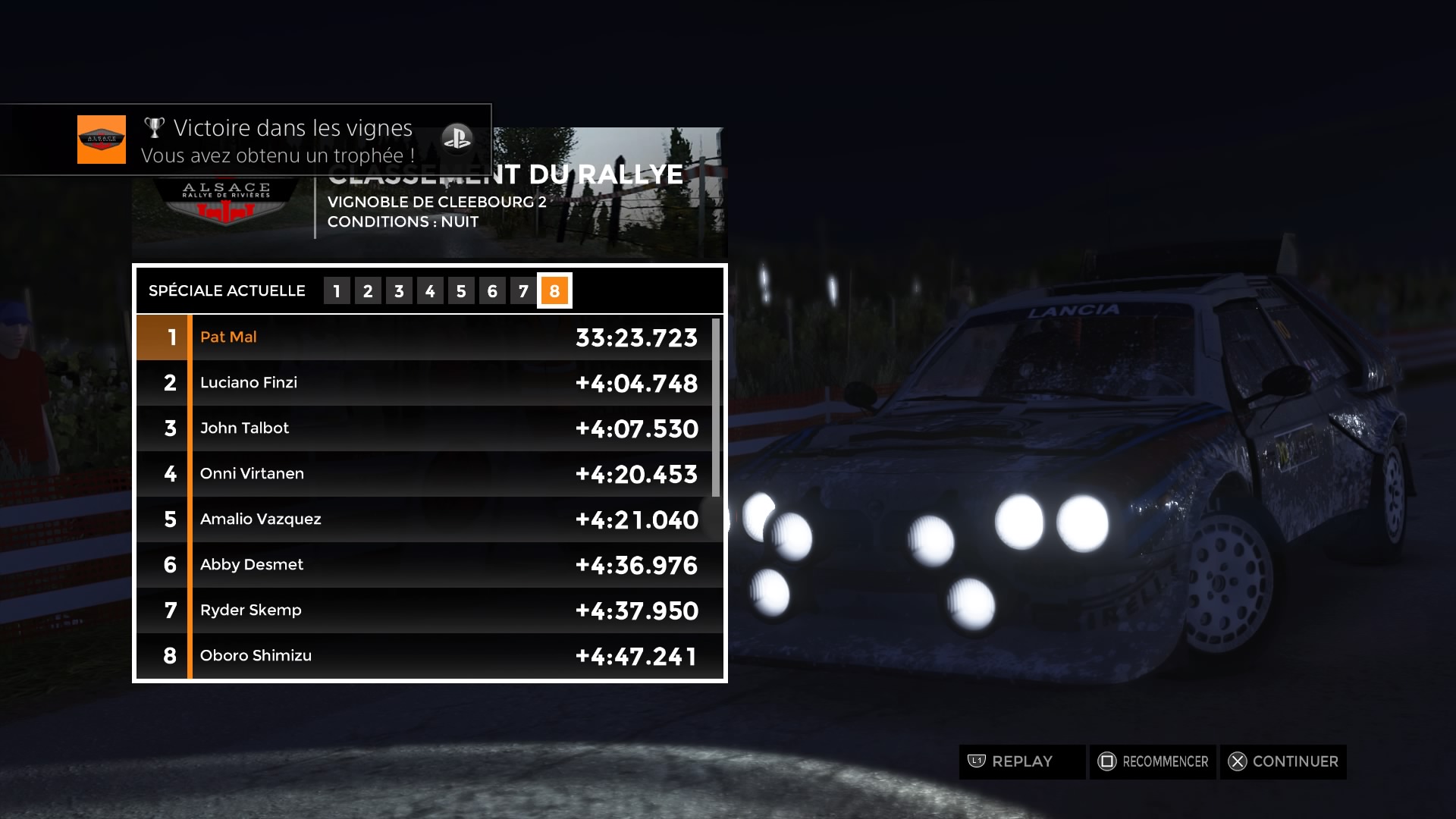Show stage 3 standings

[399, 291]
